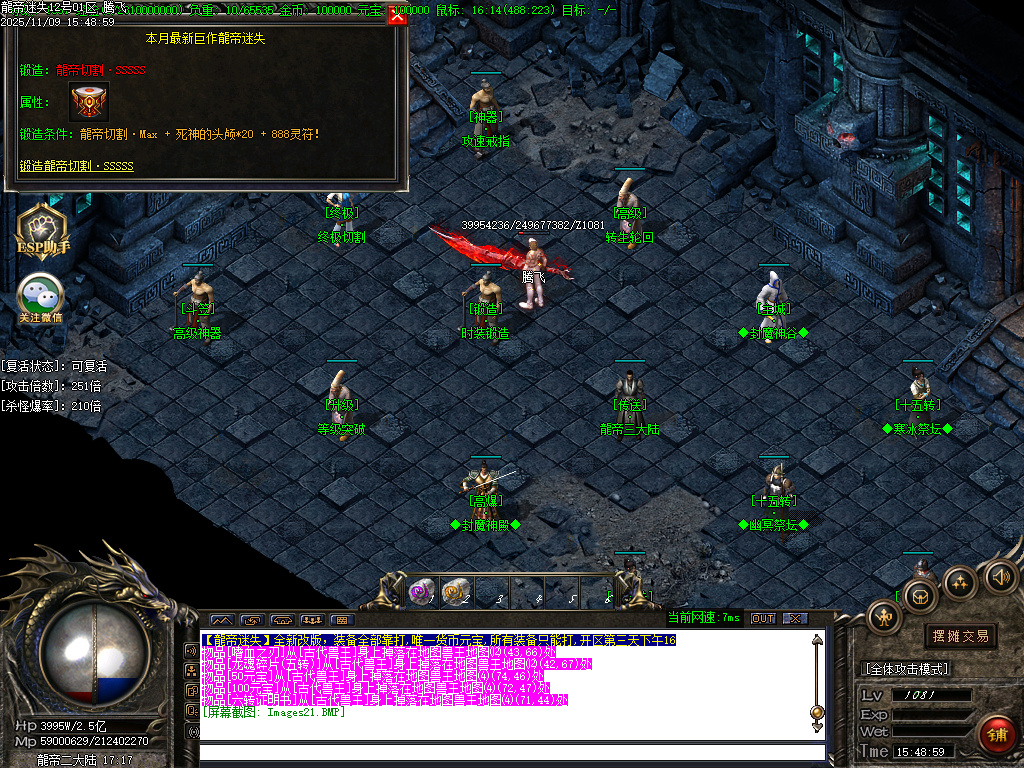Open the round bag icon button
This screenshot has height=768, width=1024.
pos(919,598)
